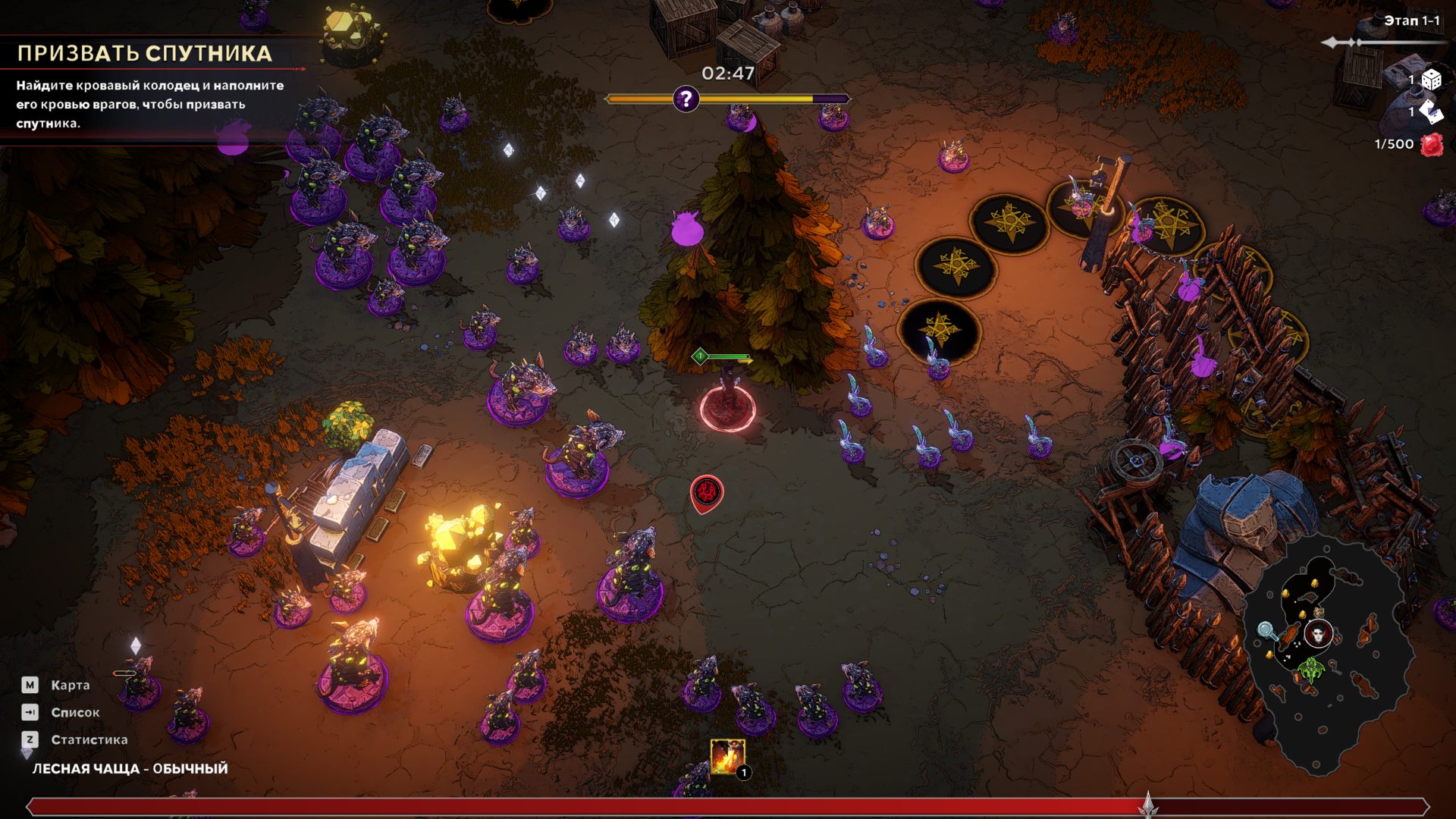Click the question mark wave marker

pos(686,99)
